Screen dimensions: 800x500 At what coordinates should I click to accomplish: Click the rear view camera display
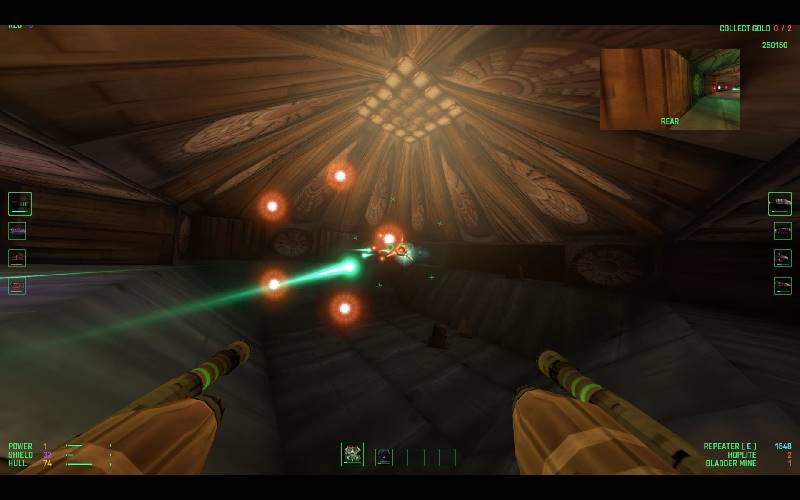click(x=669, y=89)
